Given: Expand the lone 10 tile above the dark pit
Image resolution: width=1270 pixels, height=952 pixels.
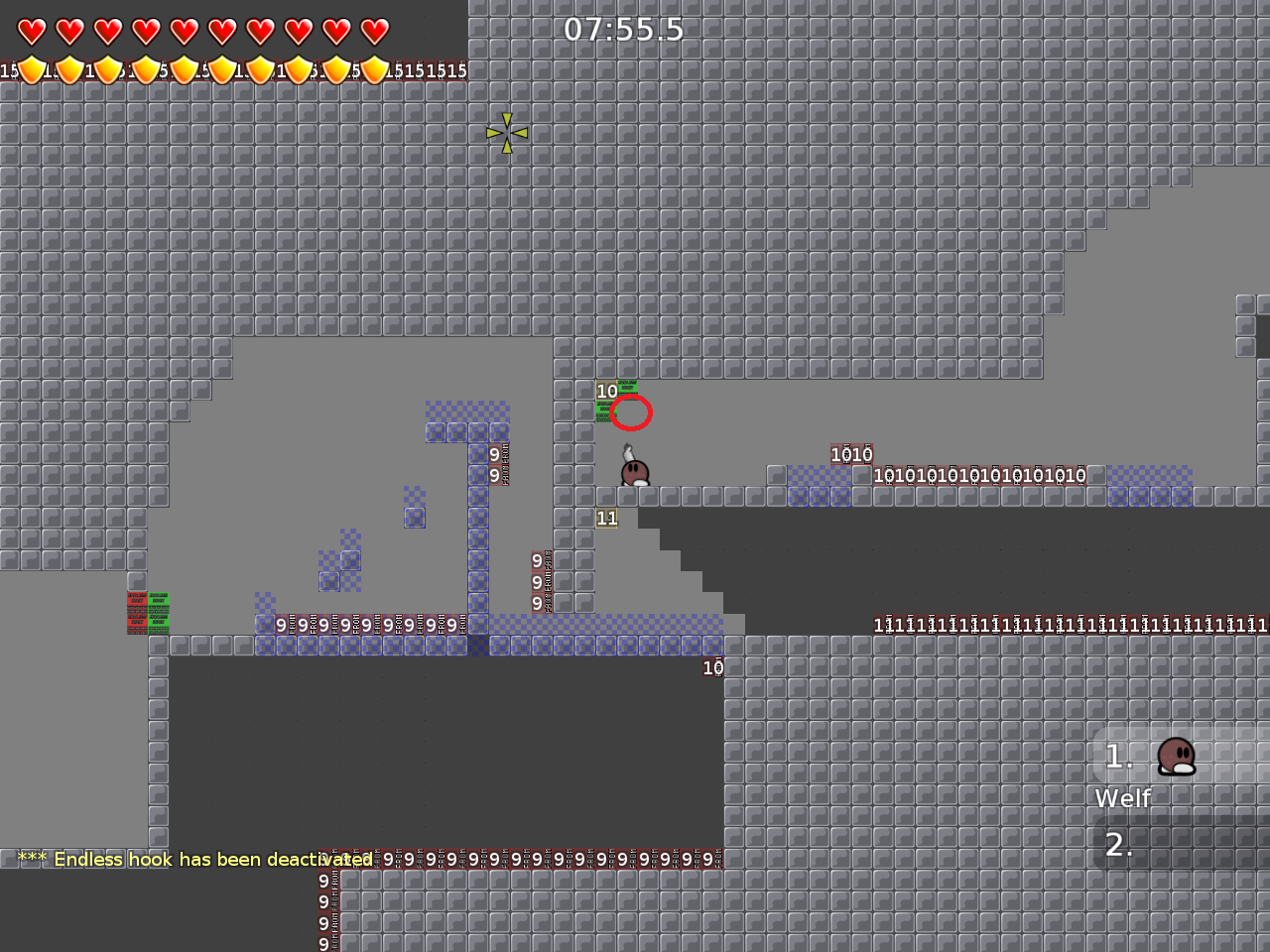Looking at the screenshot, I should point(712,666).
